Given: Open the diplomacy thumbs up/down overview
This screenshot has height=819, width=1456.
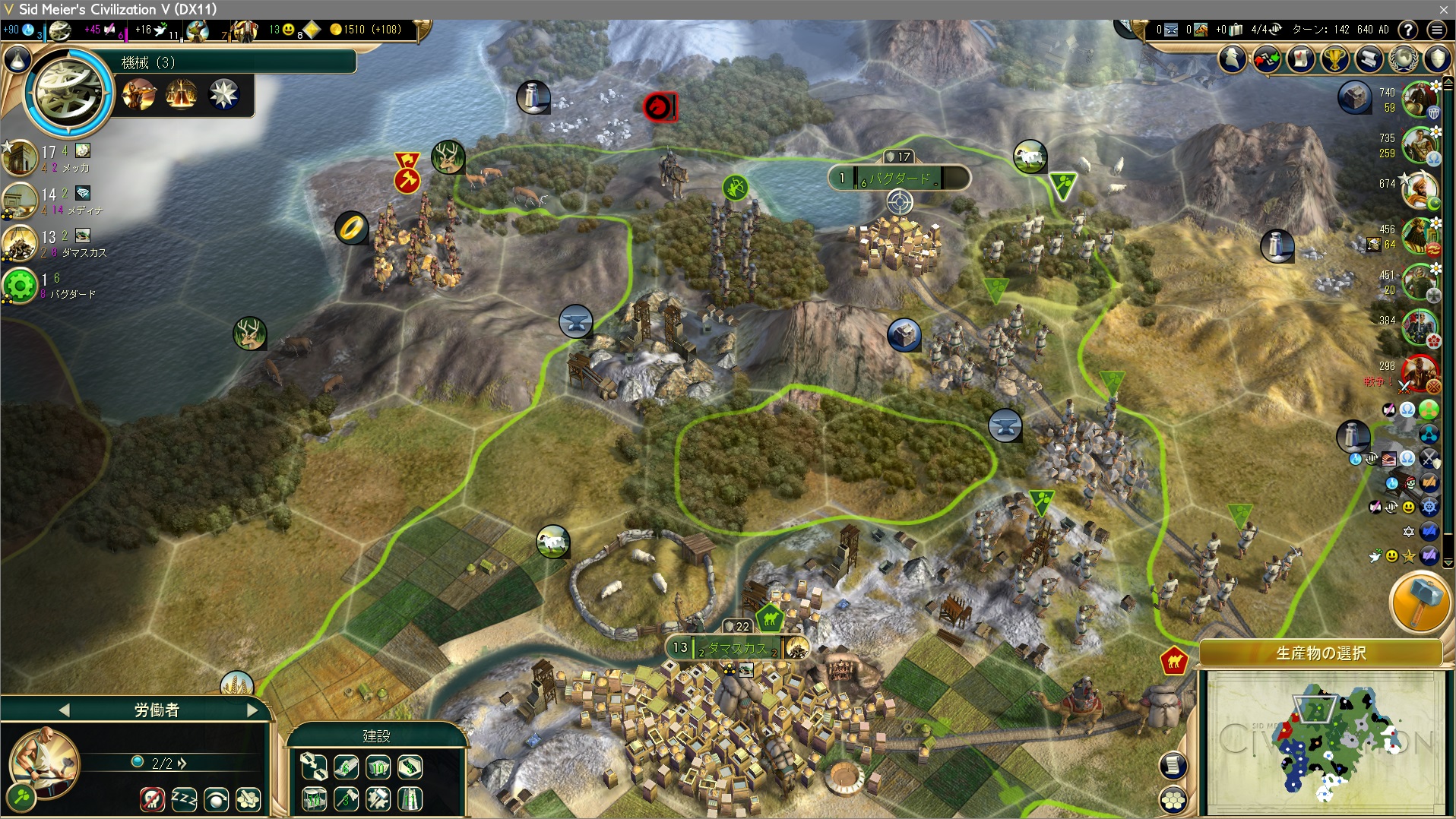Looking at the screenshot, I should click(x=1266, y=58).
